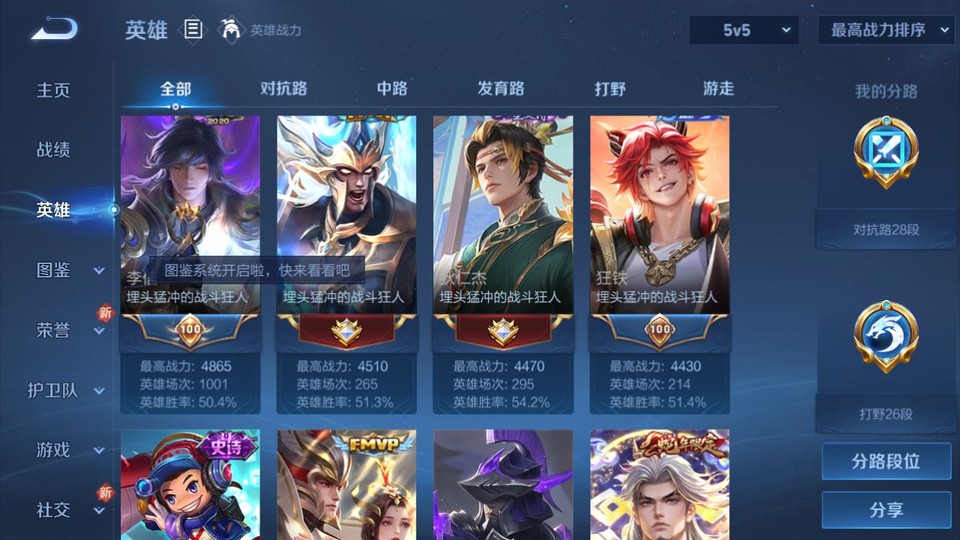Open the 主页 sidebar entry
Viewport: 960px width, 540px height.
(x=54, y=90)
